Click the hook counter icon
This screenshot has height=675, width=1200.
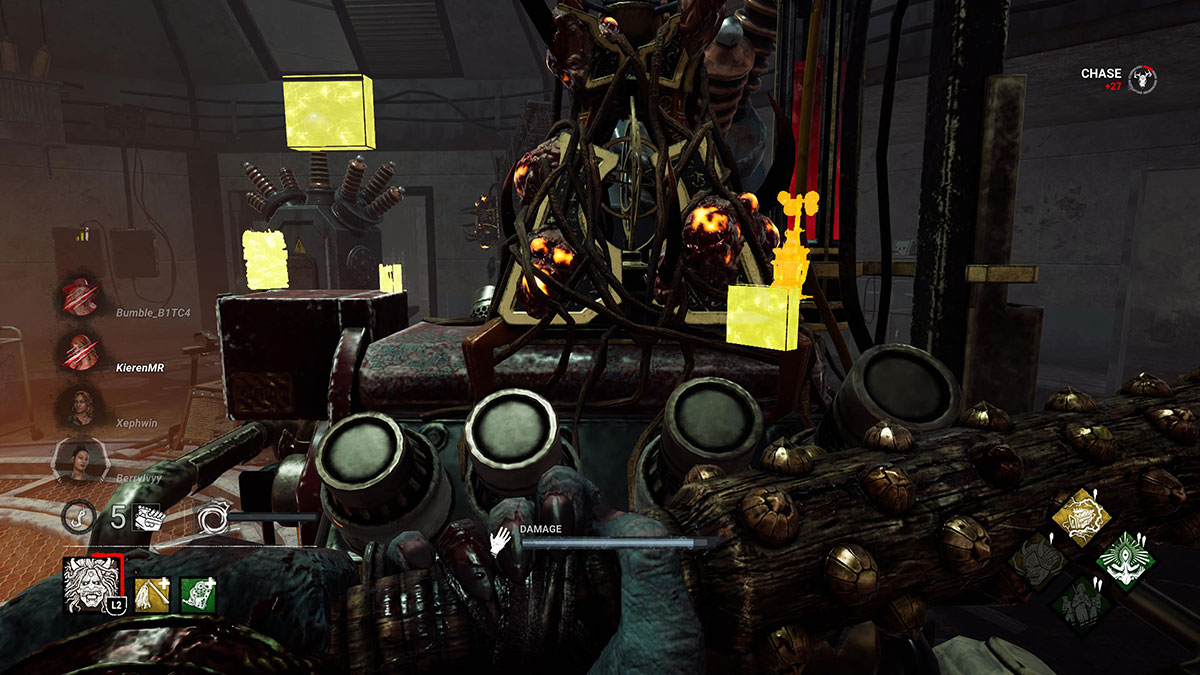click(76, 517)
